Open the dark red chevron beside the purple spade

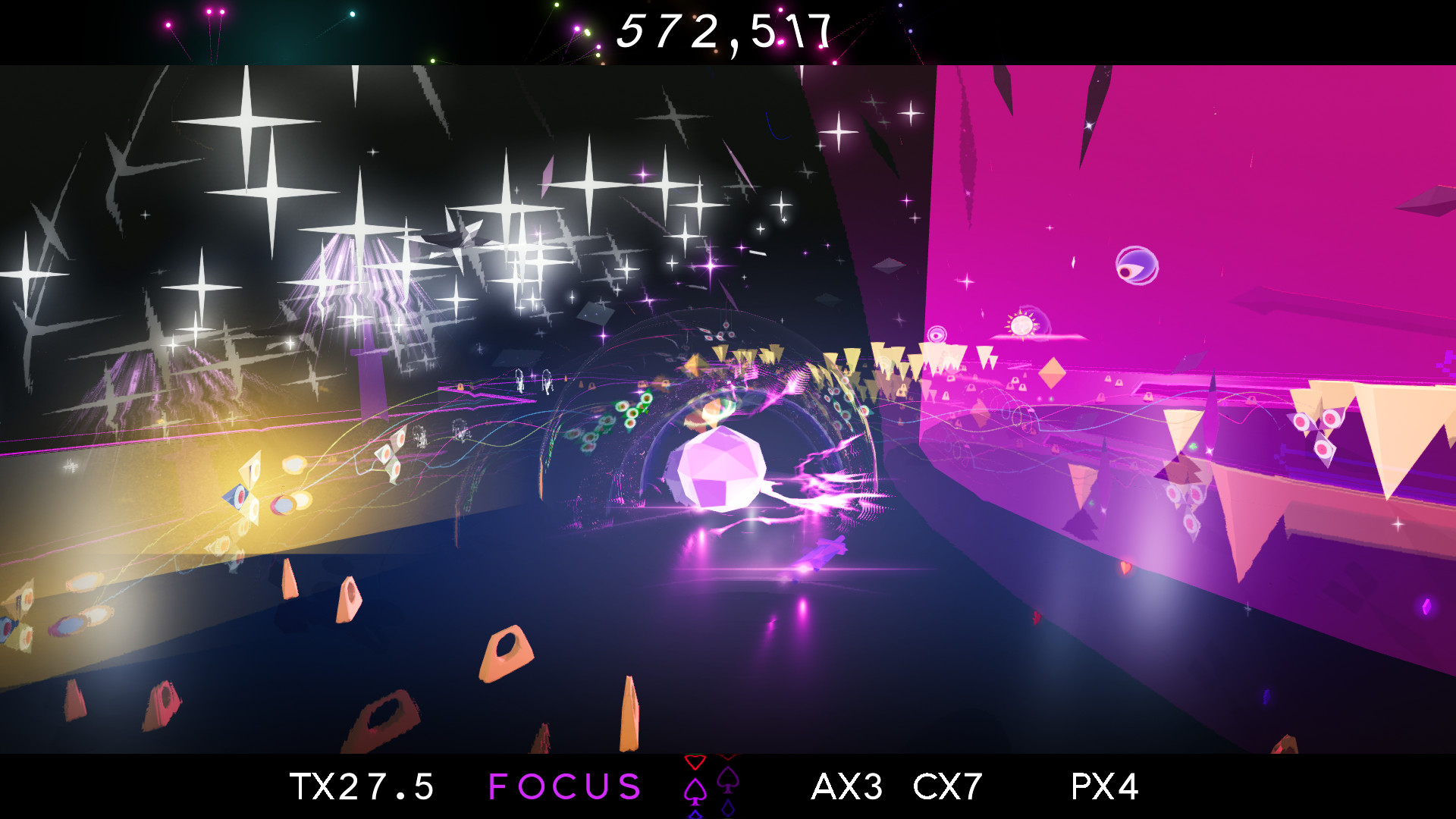pos(728,757)
